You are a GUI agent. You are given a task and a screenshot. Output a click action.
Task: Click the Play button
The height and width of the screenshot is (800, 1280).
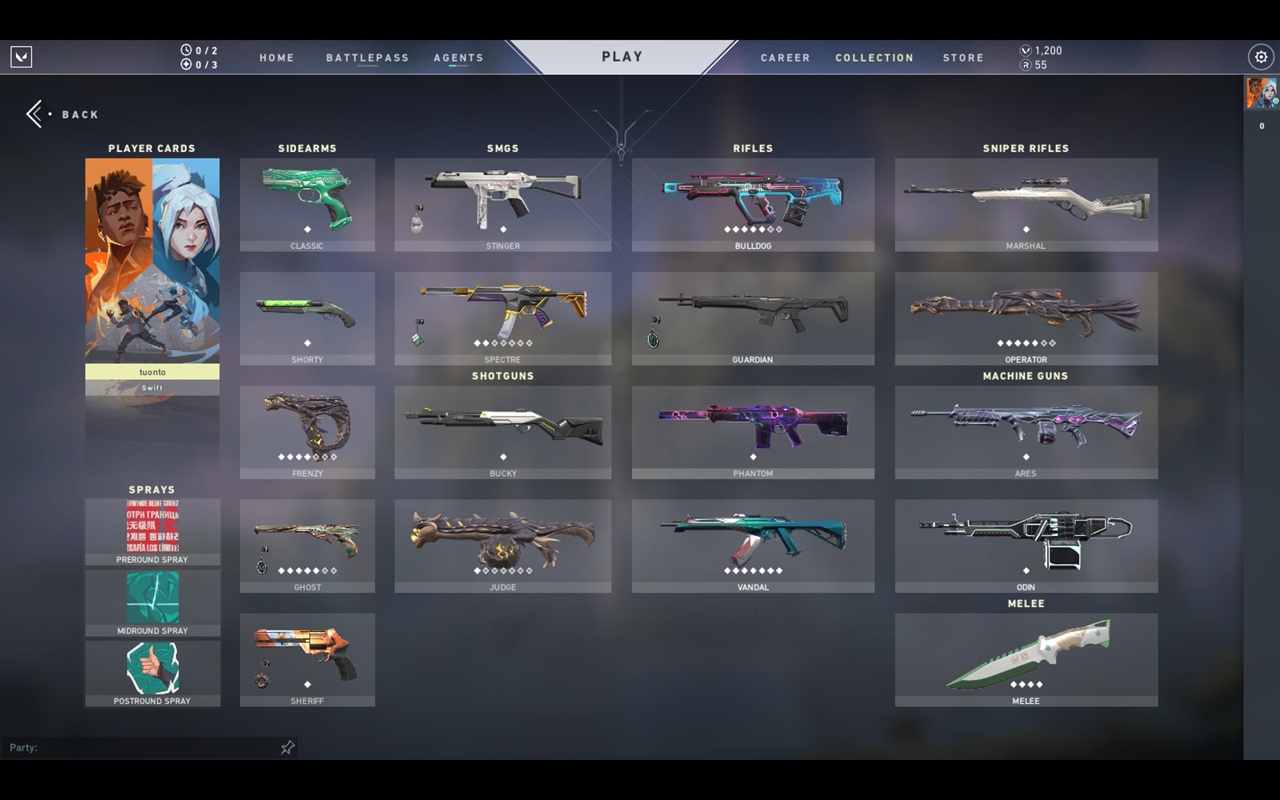click(622, 57)
